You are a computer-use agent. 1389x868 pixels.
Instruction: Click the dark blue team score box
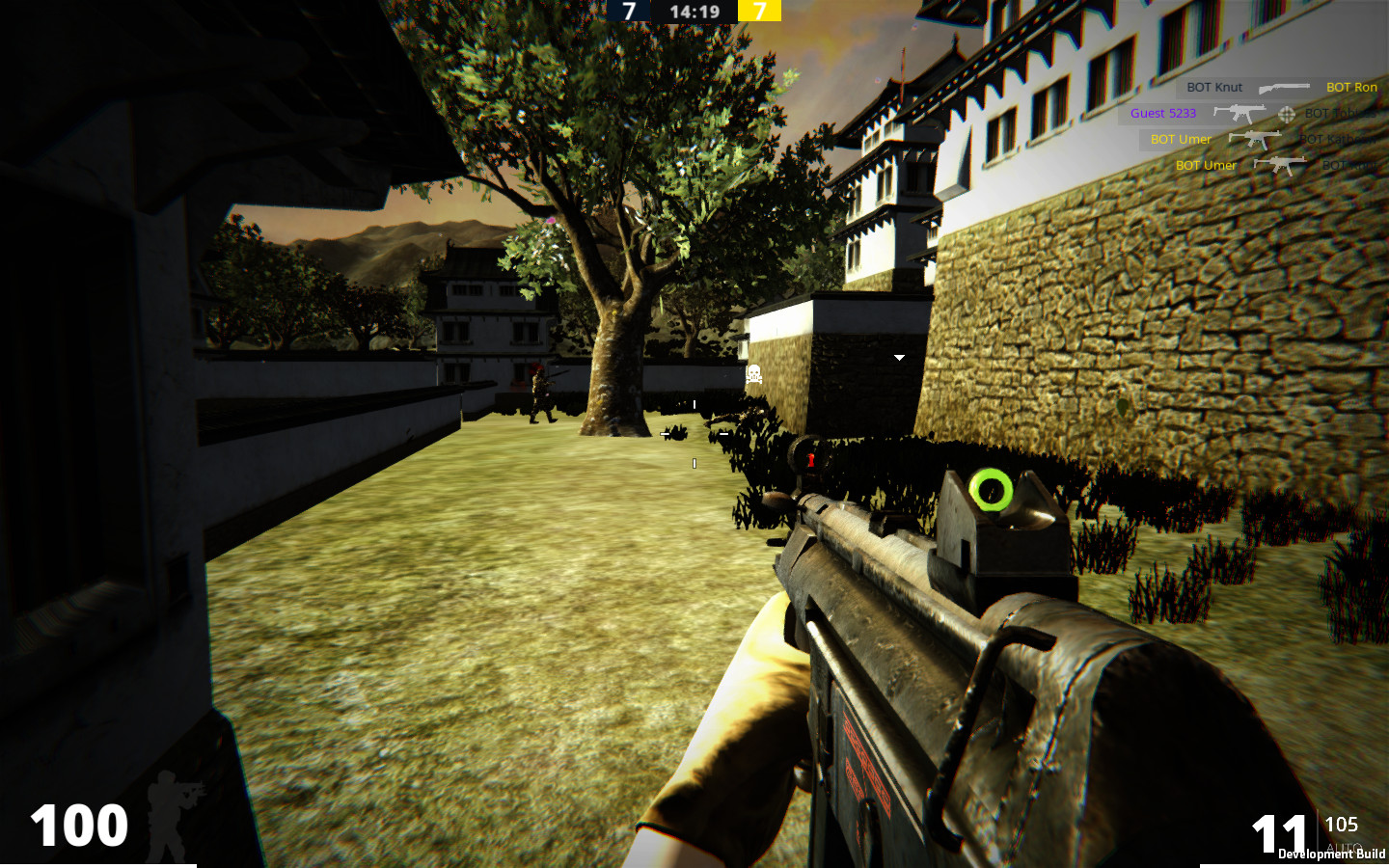pyautogui.click(x=630, y=13)
